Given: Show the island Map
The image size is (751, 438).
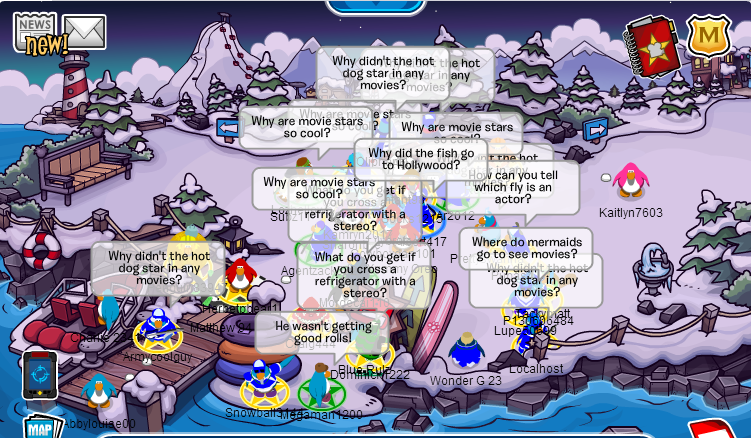Looking at the screenshot, I should point(38,427).
